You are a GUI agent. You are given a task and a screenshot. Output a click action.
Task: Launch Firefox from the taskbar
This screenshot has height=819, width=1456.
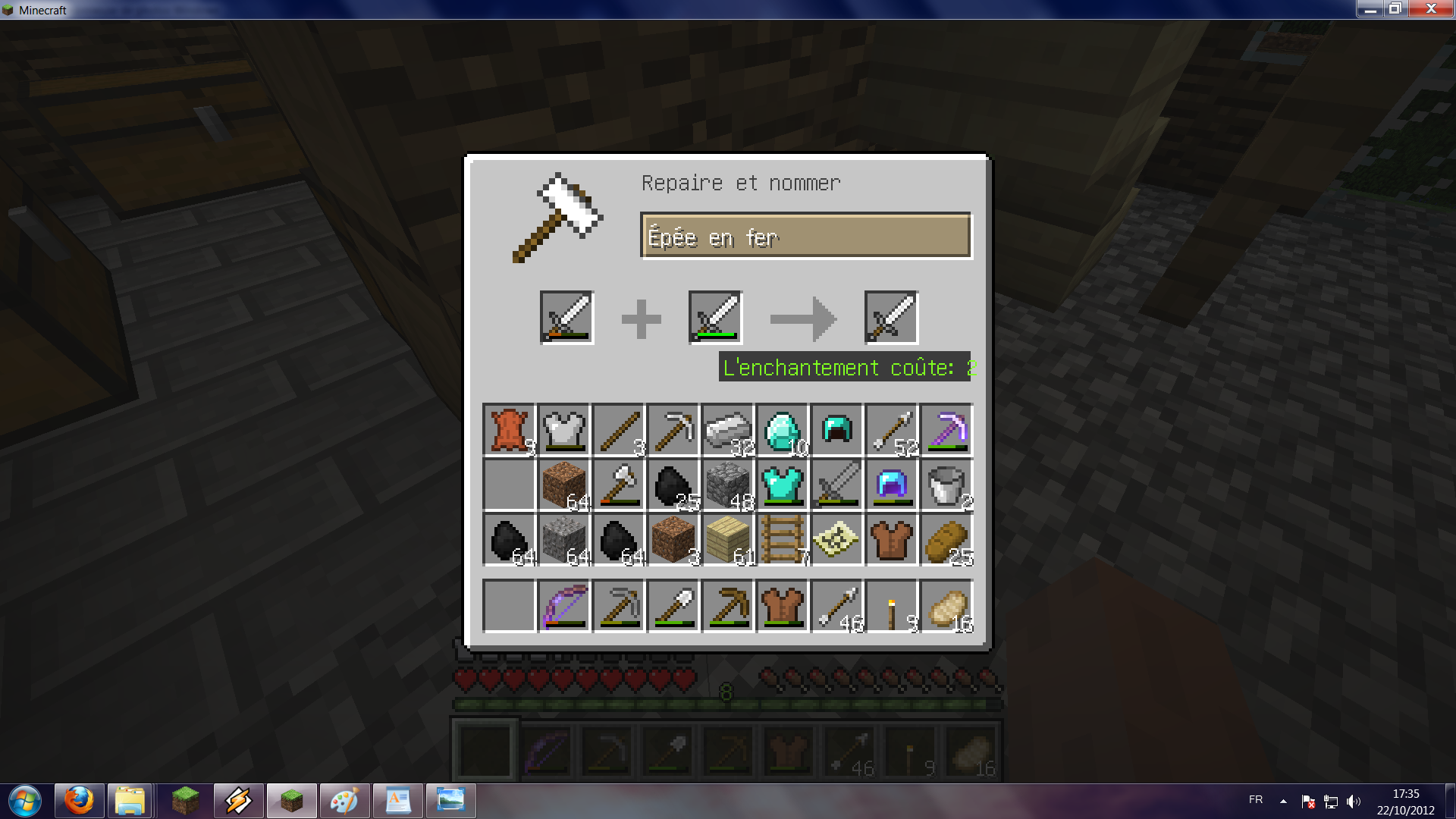coord(79,800)
